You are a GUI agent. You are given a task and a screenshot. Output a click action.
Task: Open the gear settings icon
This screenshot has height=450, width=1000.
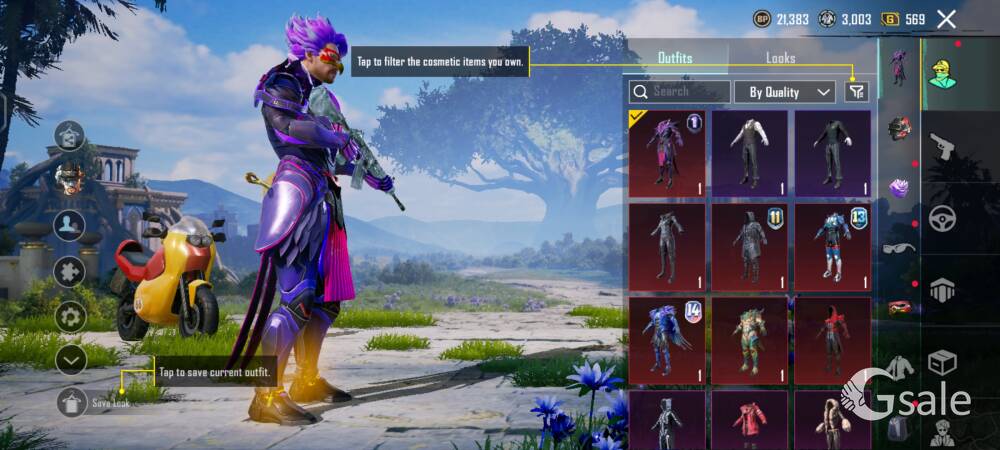(x=70, y=316)
